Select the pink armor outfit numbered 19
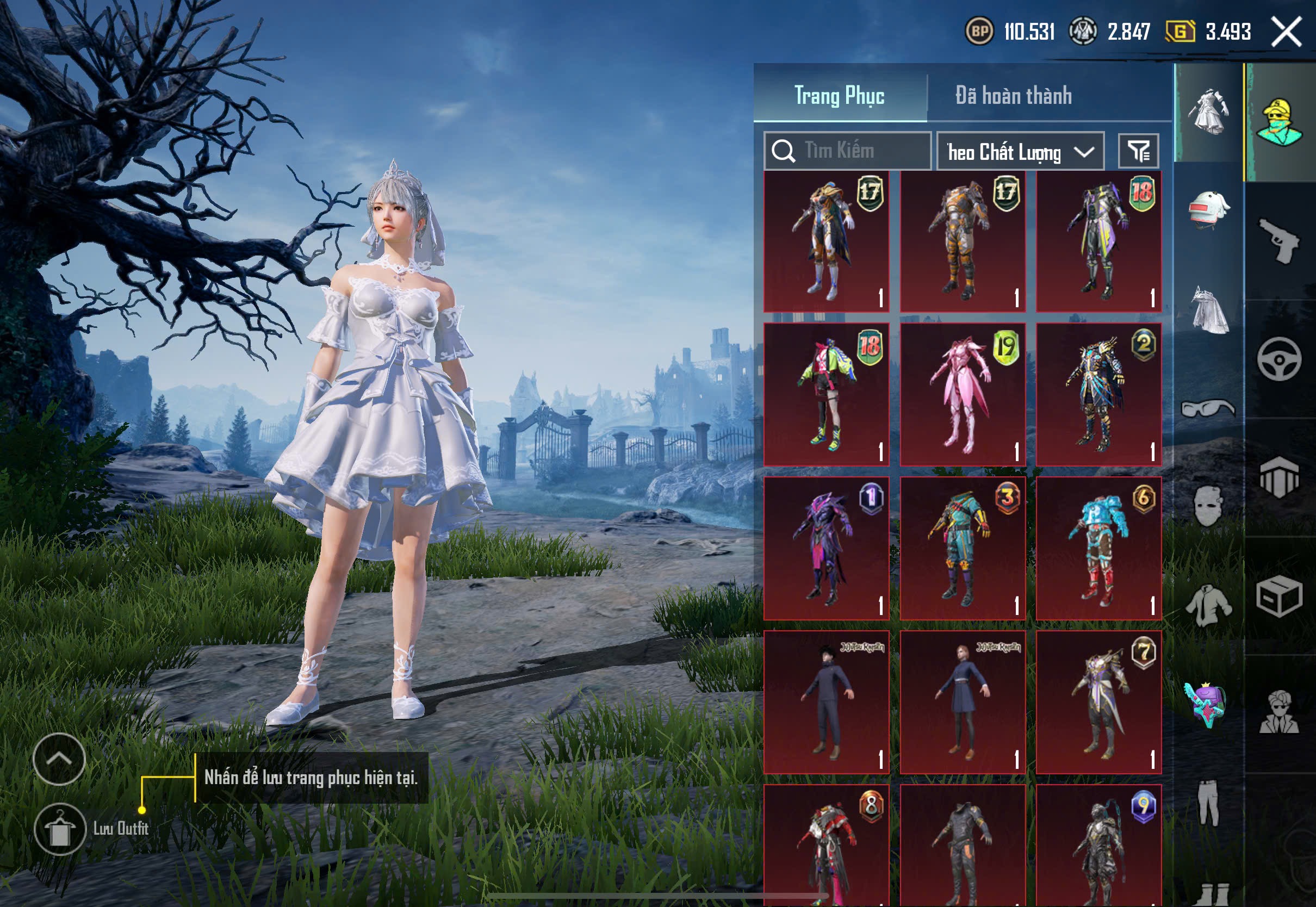 [x=963, y=394]
